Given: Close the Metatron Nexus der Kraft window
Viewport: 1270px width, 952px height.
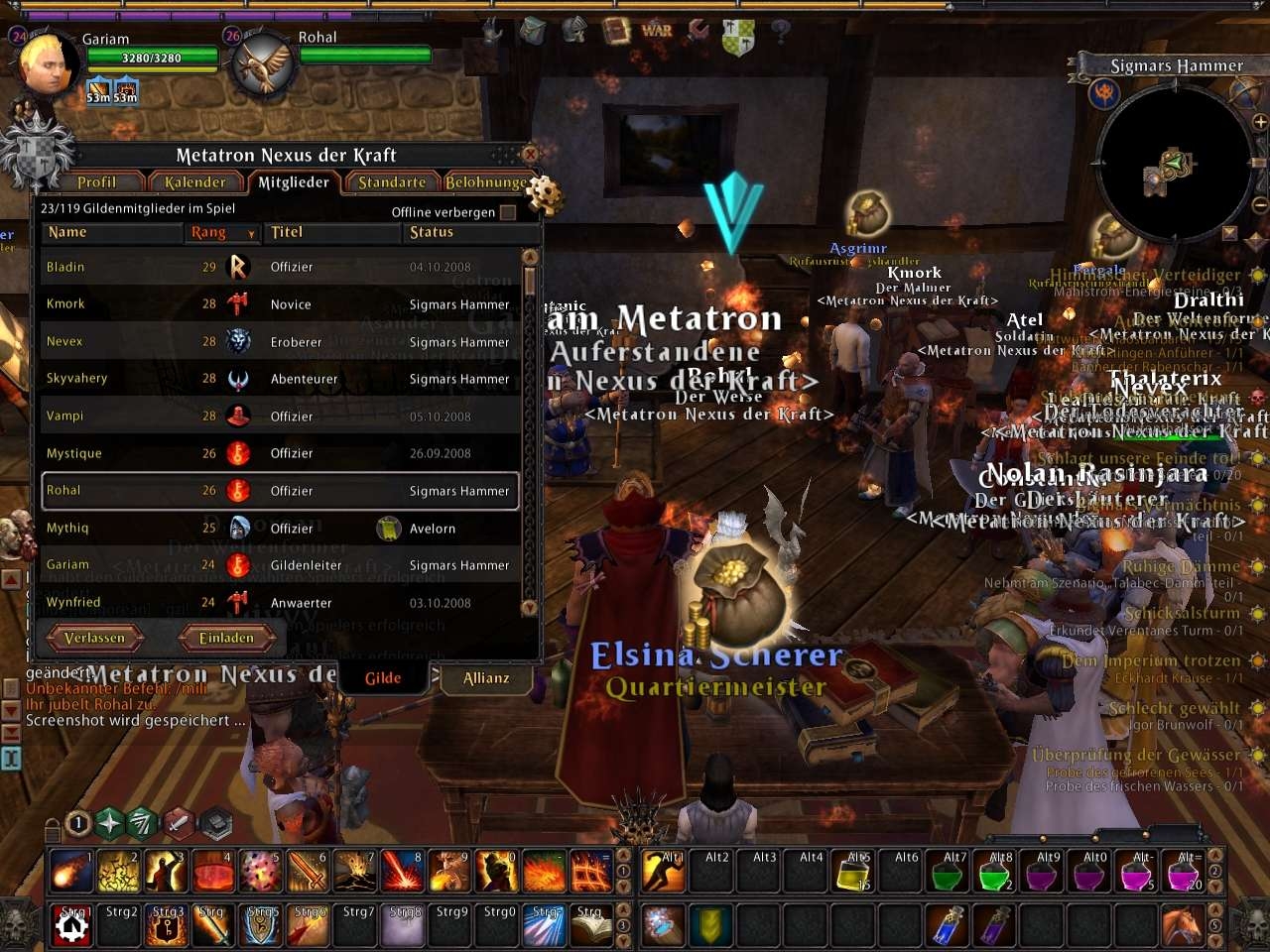Looking at the screenshot, I should pyautogui.click(x=530, y=154).
